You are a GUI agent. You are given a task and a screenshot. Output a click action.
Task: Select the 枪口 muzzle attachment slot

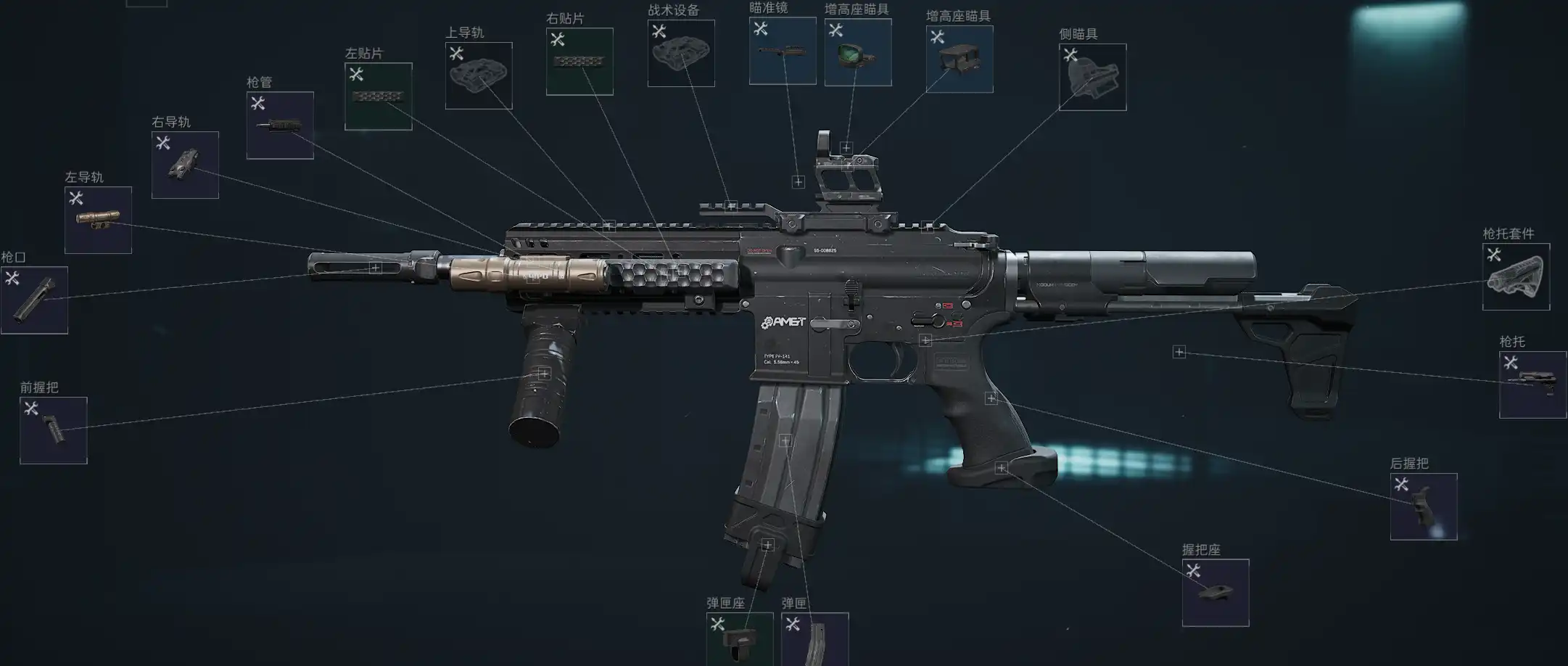pos(34,300)
